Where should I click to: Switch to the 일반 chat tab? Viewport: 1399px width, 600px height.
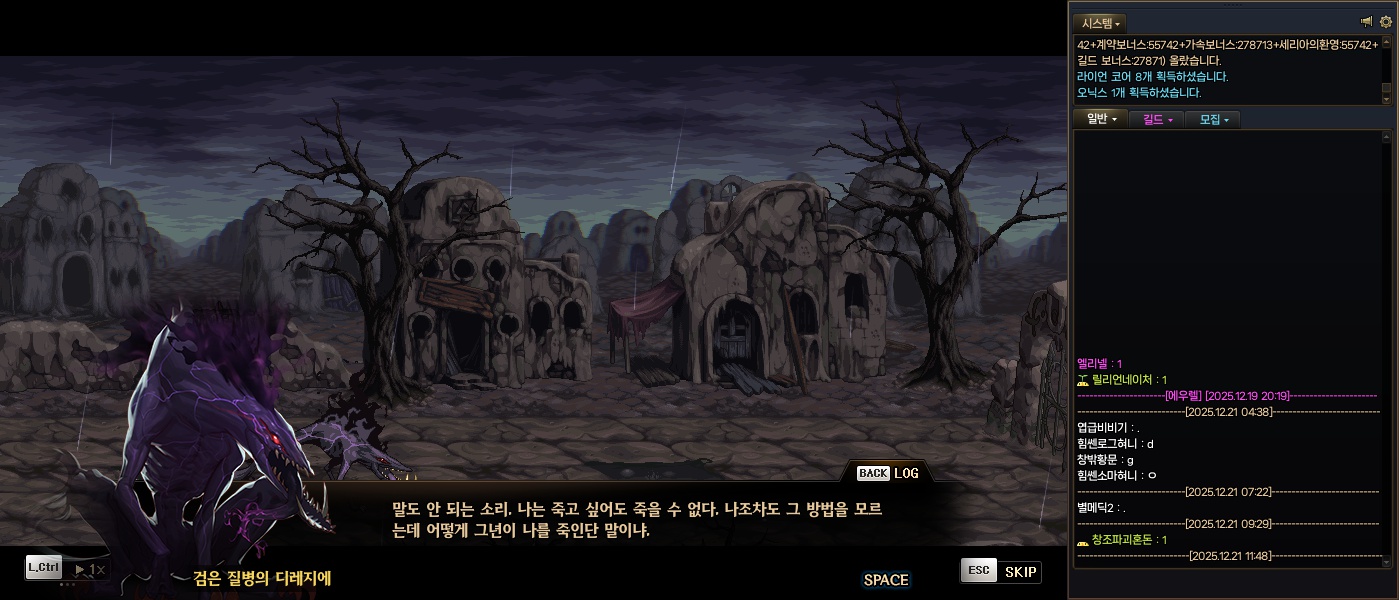1100,120
